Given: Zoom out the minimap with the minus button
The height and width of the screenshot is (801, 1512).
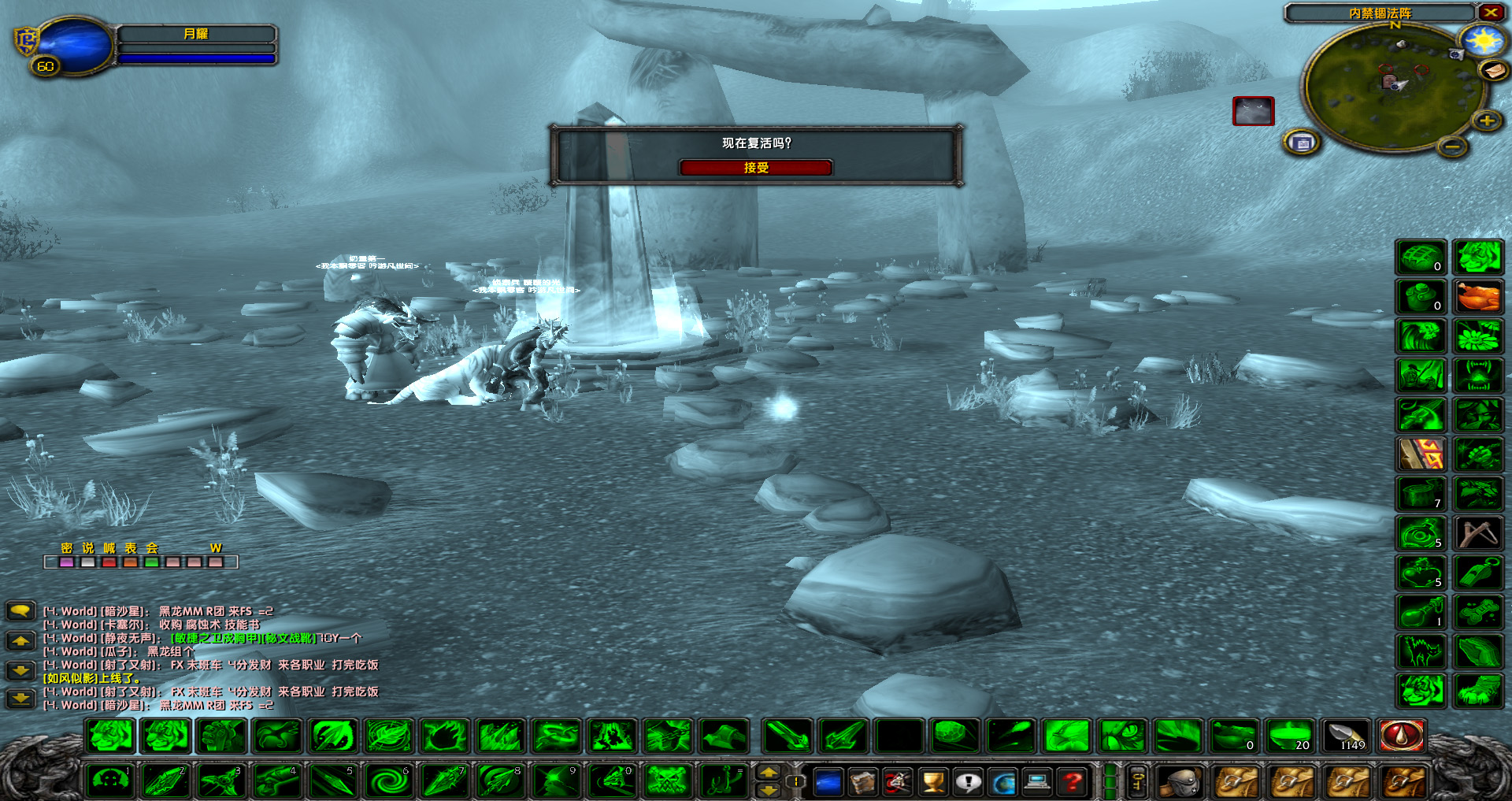Looking at the screenshot, I should 1452,146.
